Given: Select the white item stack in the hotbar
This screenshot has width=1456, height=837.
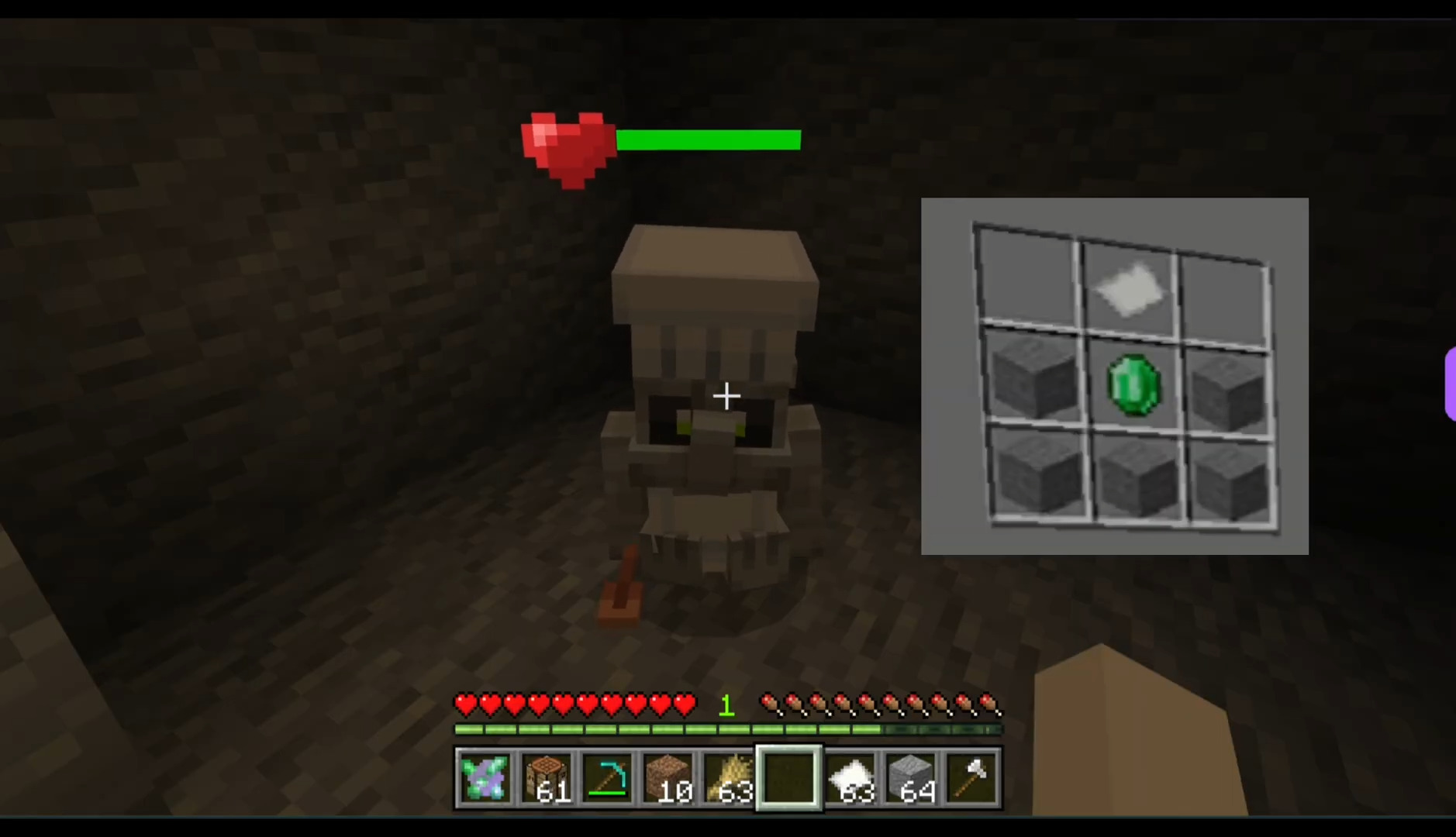Looking at the screenshot, I should point(850,778).
